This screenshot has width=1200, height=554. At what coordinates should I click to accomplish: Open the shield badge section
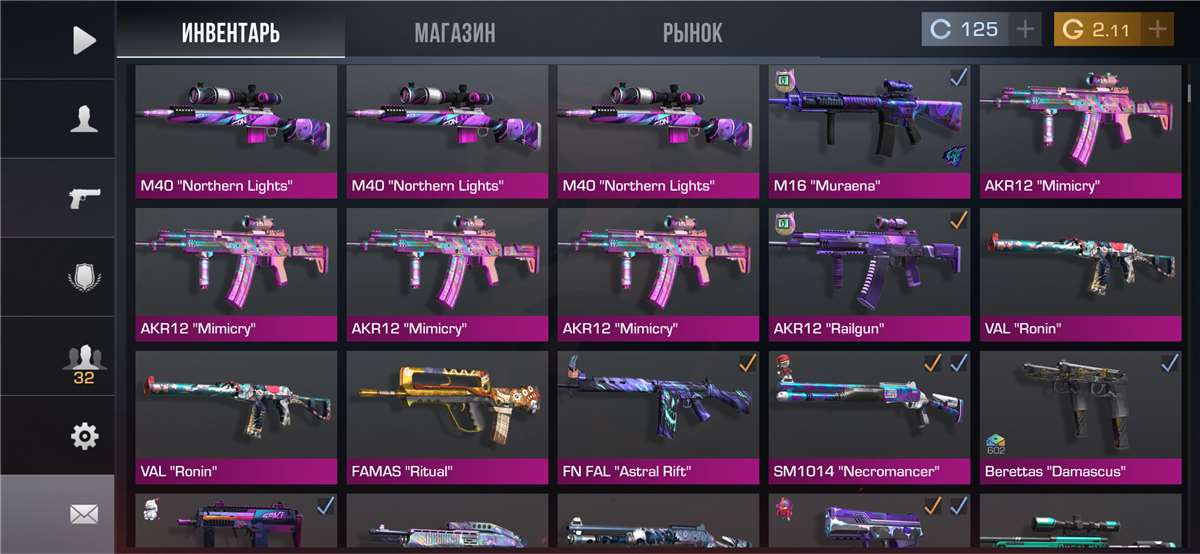84,276
